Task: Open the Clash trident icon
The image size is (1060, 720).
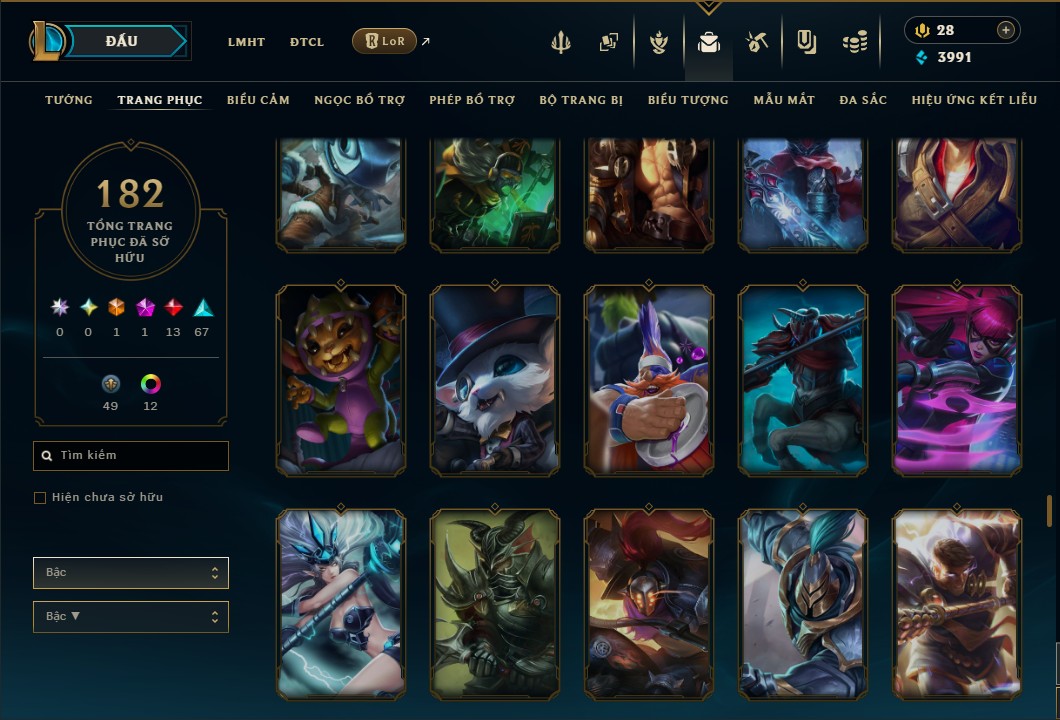Action: (x=561, y=42)
